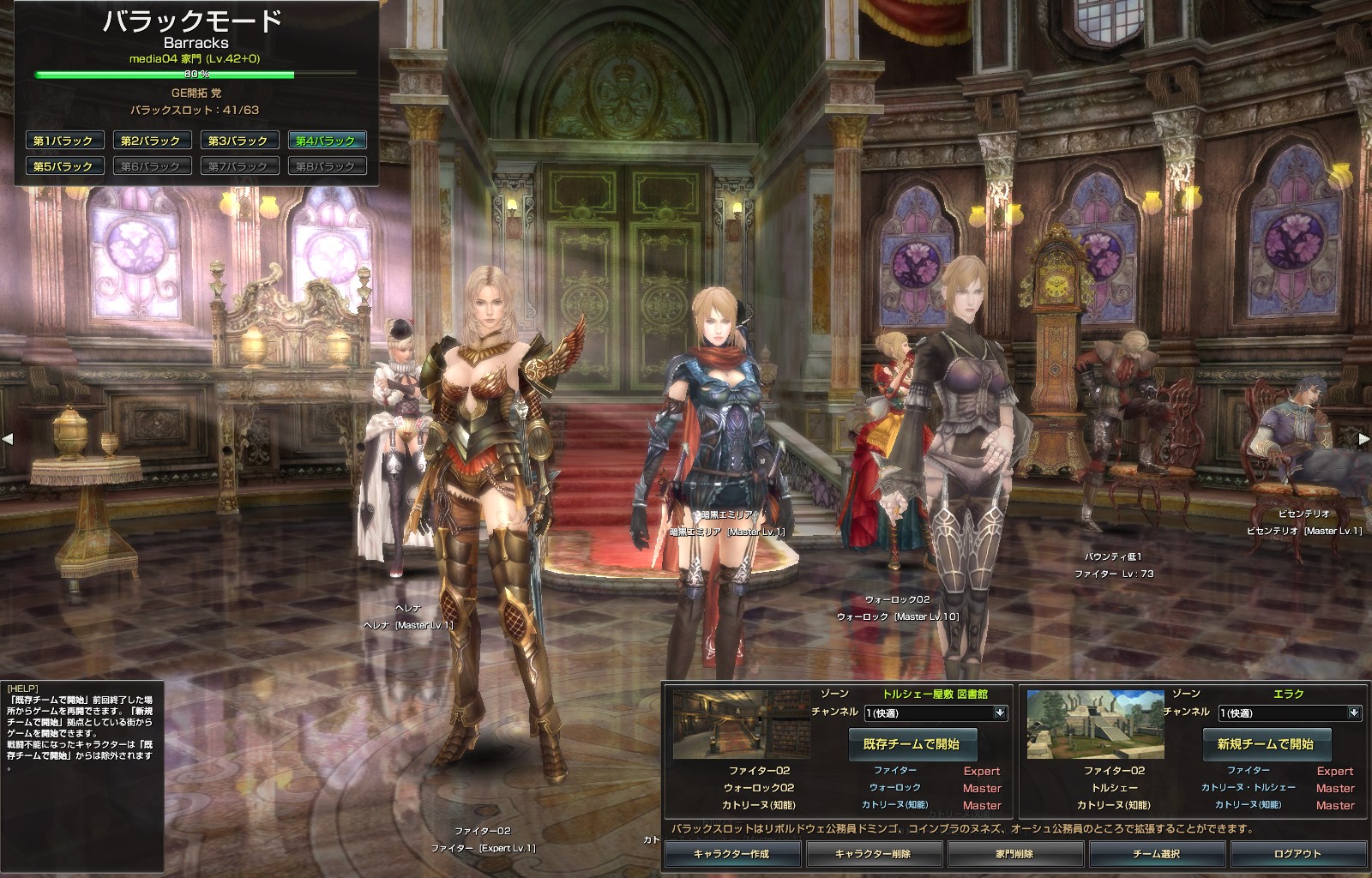Viewport: 1372px width, 878px height.
Task: Switch to 第1バラック tab
Action: coord(63,141)
